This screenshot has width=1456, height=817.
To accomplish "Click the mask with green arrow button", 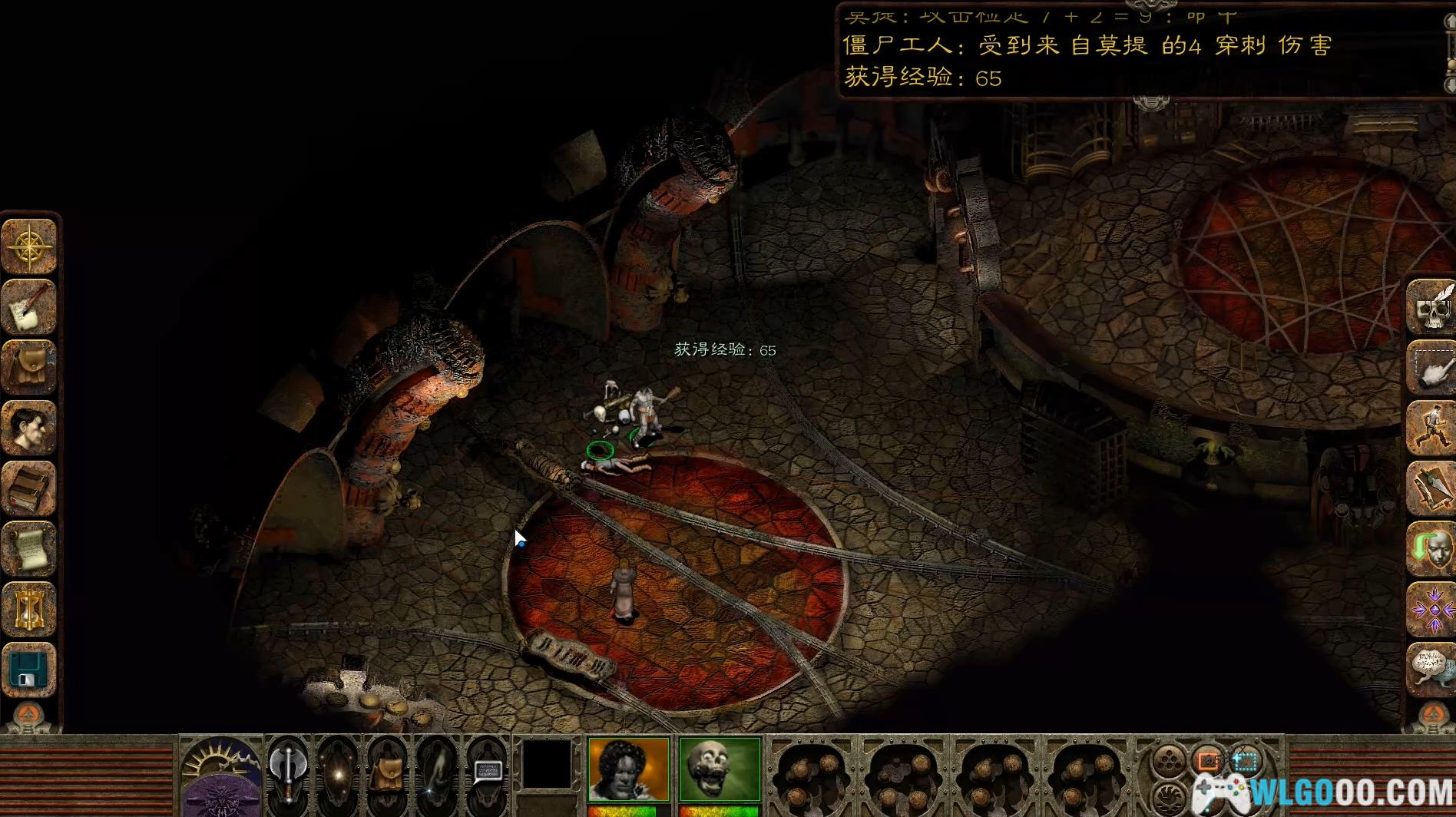I will pos(1431,549).
